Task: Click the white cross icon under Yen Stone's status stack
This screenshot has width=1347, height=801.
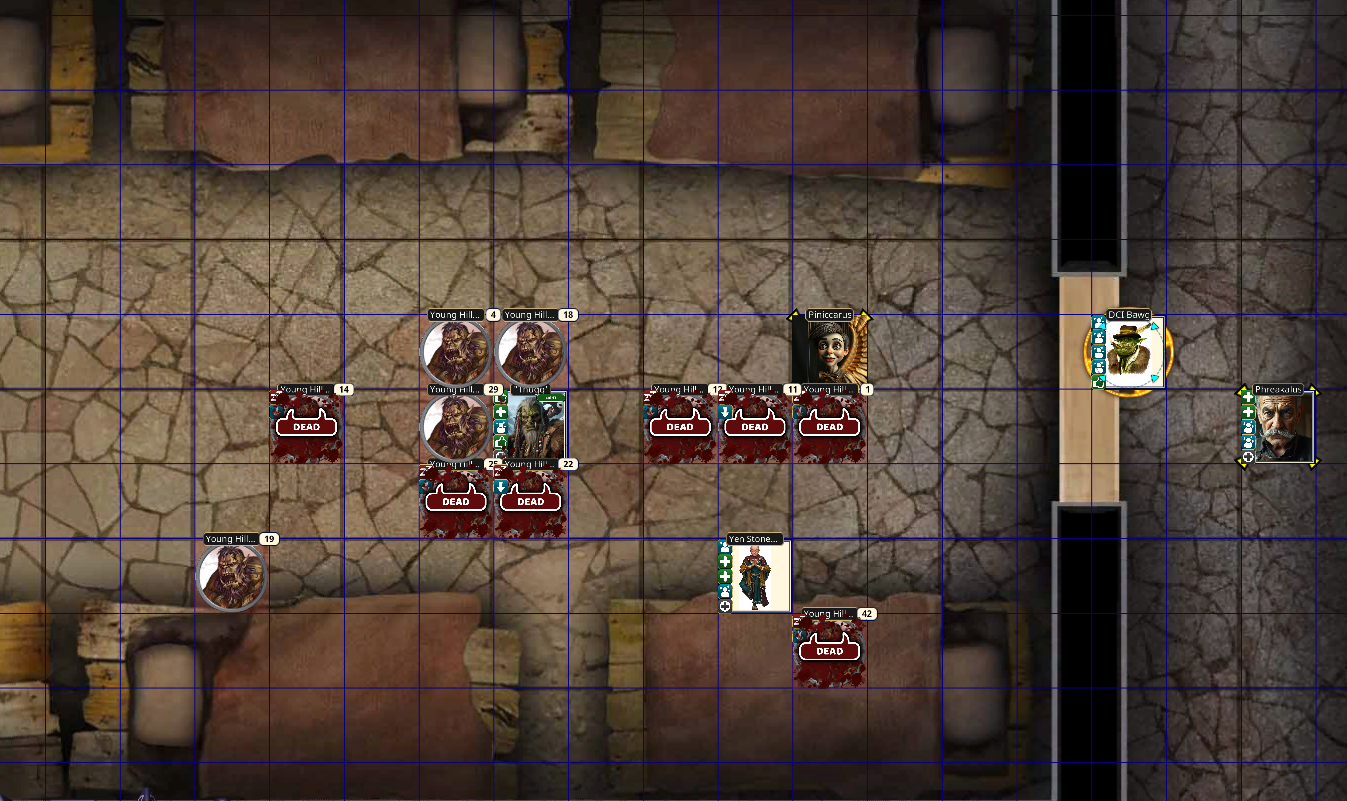Action: tap(724, 605)
